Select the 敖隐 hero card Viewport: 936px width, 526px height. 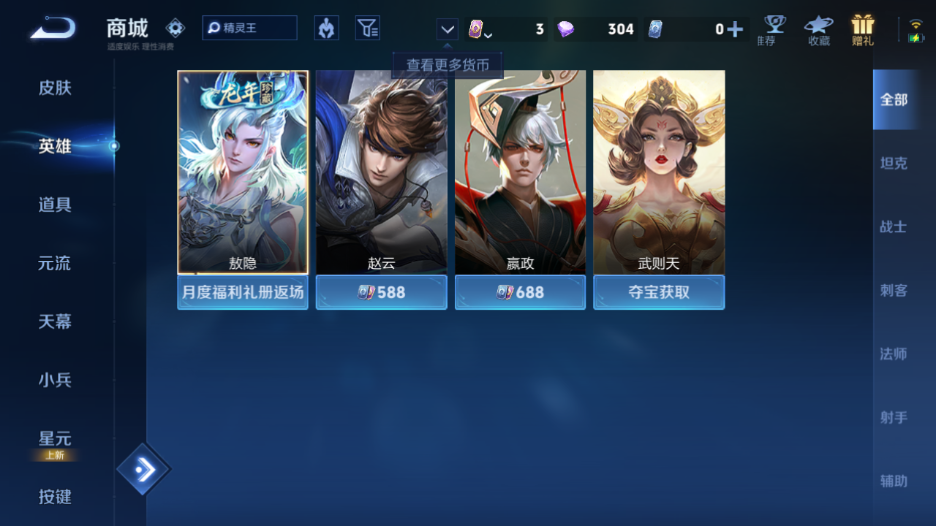point(243,172)
